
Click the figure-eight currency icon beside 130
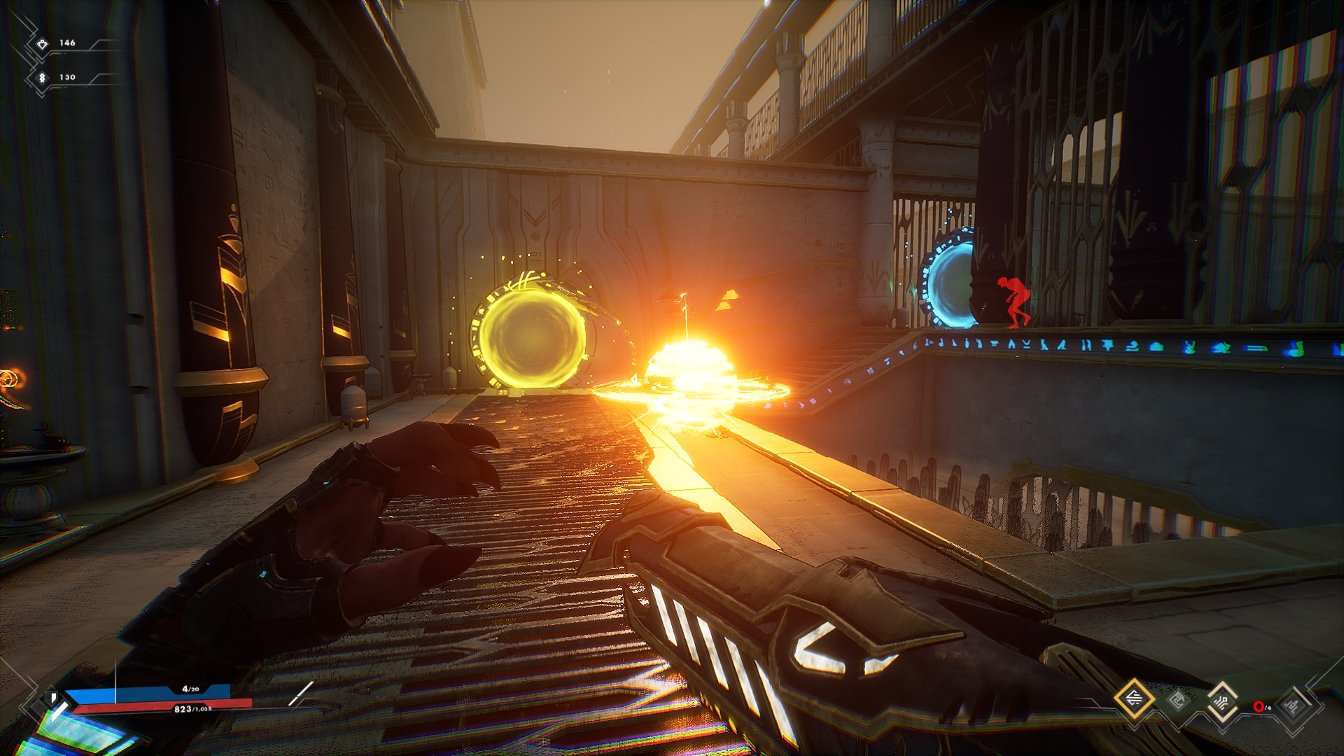tap(41, 77)
